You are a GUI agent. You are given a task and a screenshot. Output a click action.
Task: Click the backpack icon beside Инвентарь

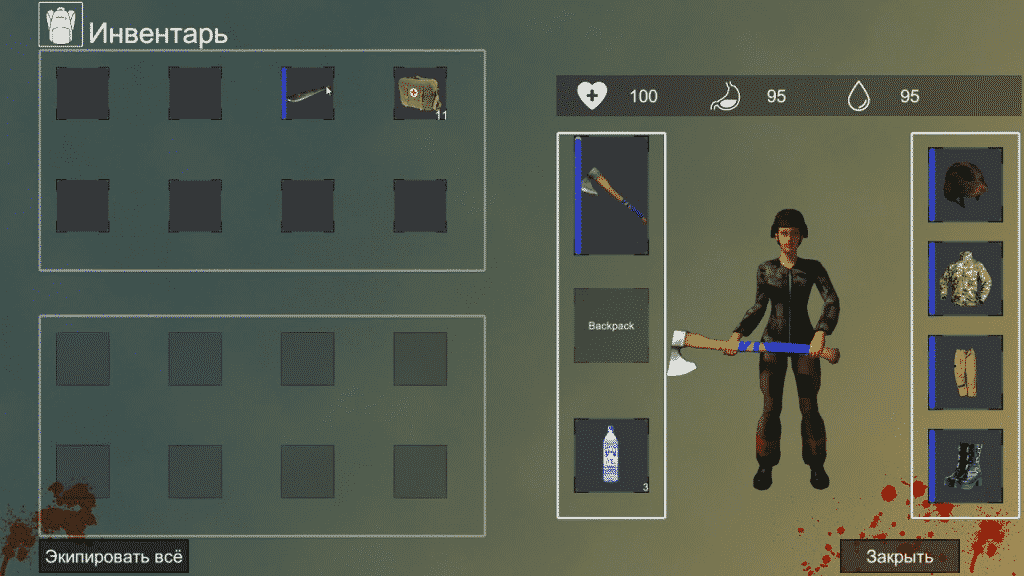click(60, 25)
